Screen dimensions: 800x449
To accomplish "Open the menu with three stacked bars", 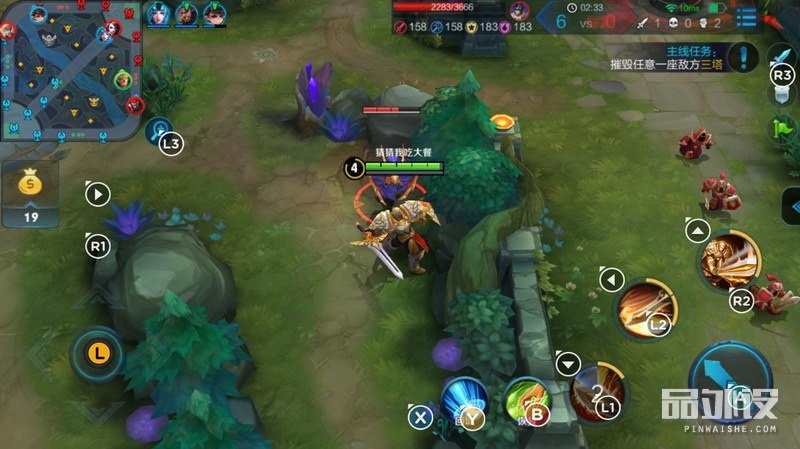I will tap(746, 17).
